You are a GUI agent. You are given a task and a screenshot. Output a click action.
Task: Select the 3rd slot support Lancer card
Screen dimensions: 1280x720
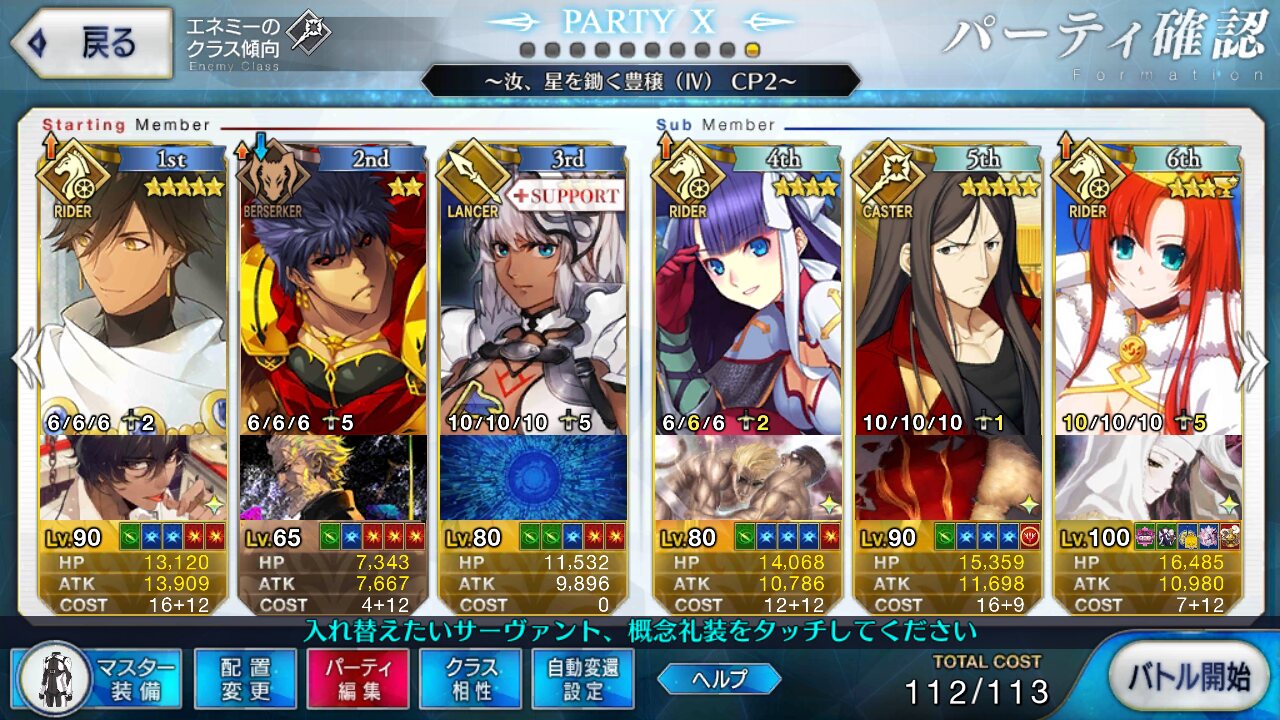(533, 300)
